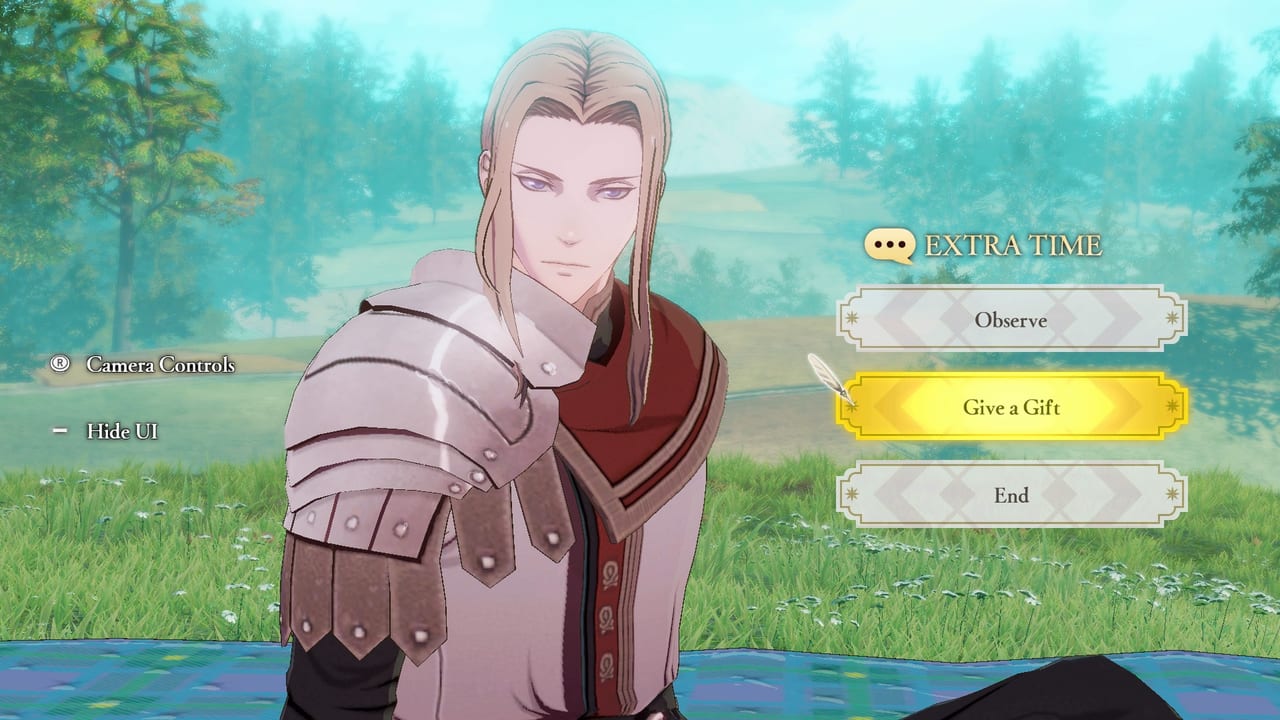The image size is (1280, 720).
Task: Enable the highlighted Give a Gift option
Action: [1010, 408]
